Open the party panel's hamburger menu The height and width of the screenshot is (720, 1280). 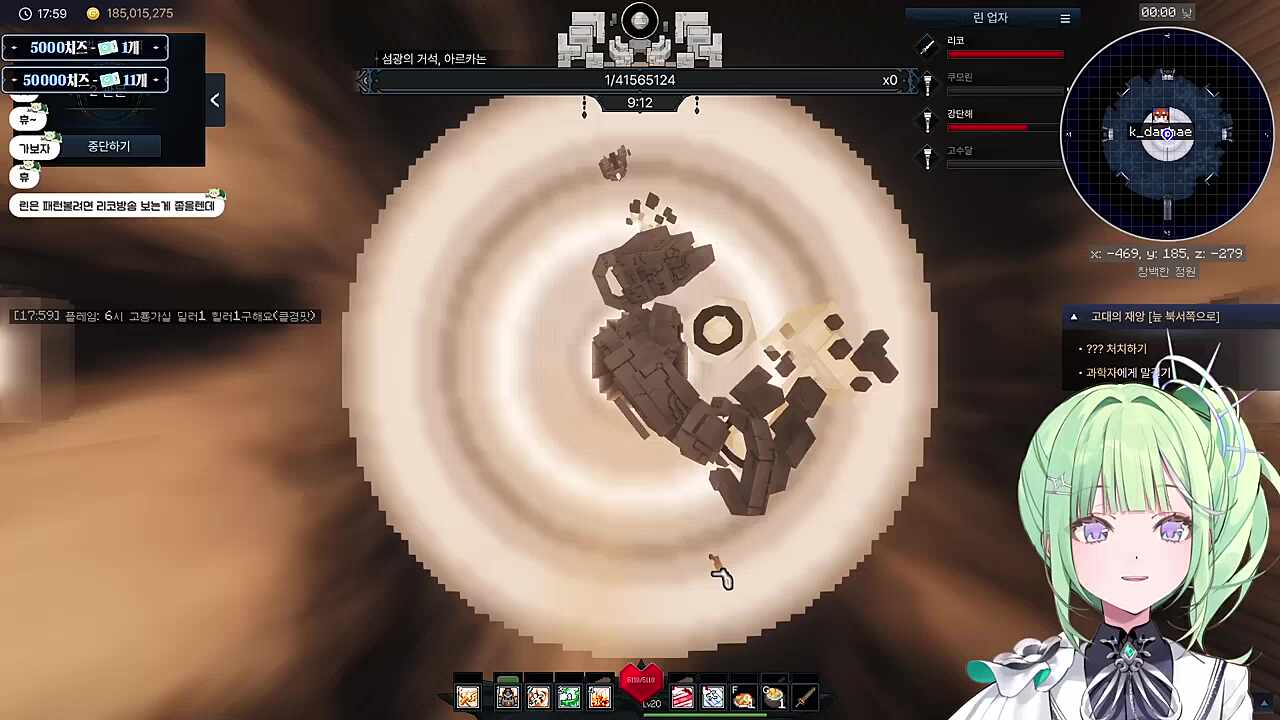[x=1065, y=18]
